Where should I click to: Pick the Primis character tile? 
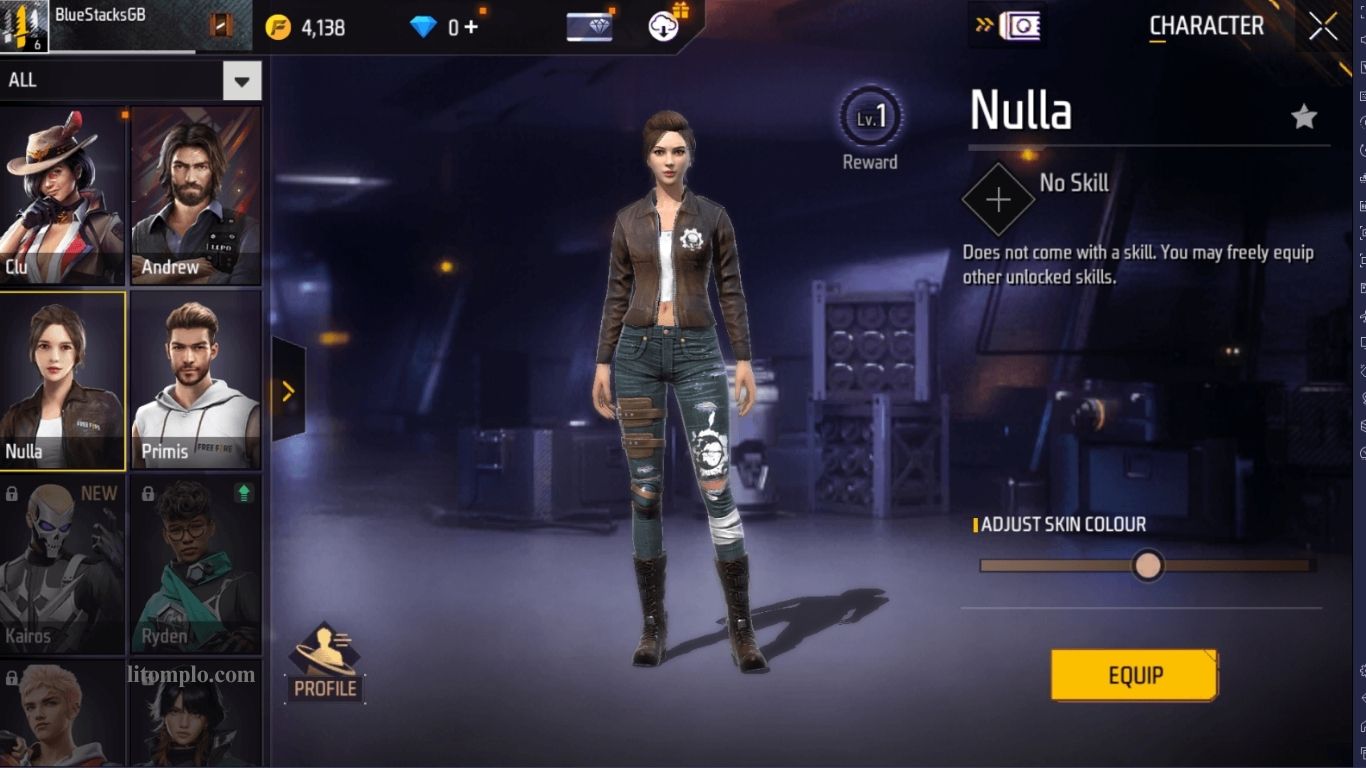(196, 380)
